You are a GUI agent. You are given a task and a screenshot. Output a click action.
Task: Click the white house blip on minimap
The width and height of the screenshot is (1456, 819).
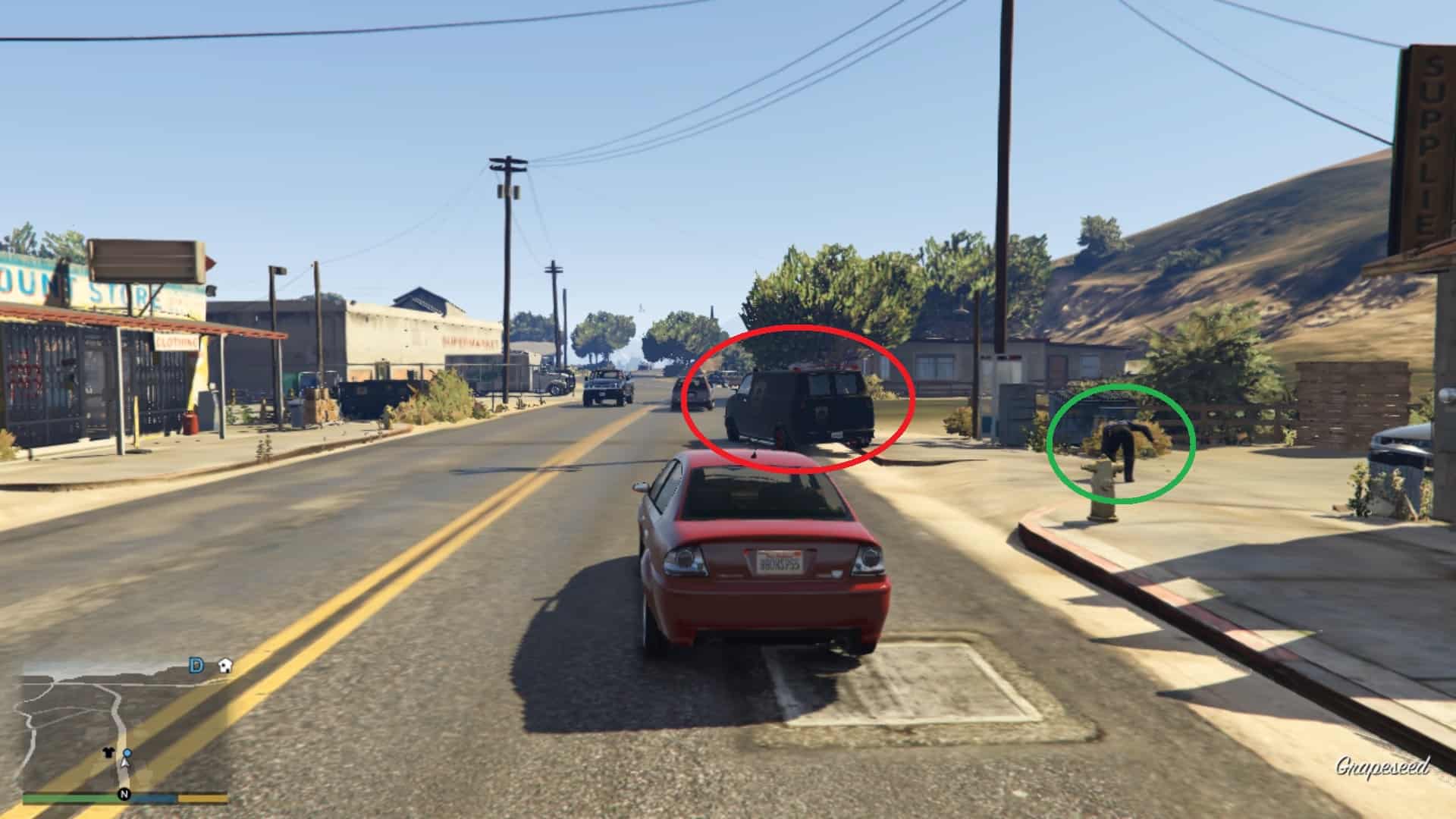pyautogui.click(x=224, y=666)
